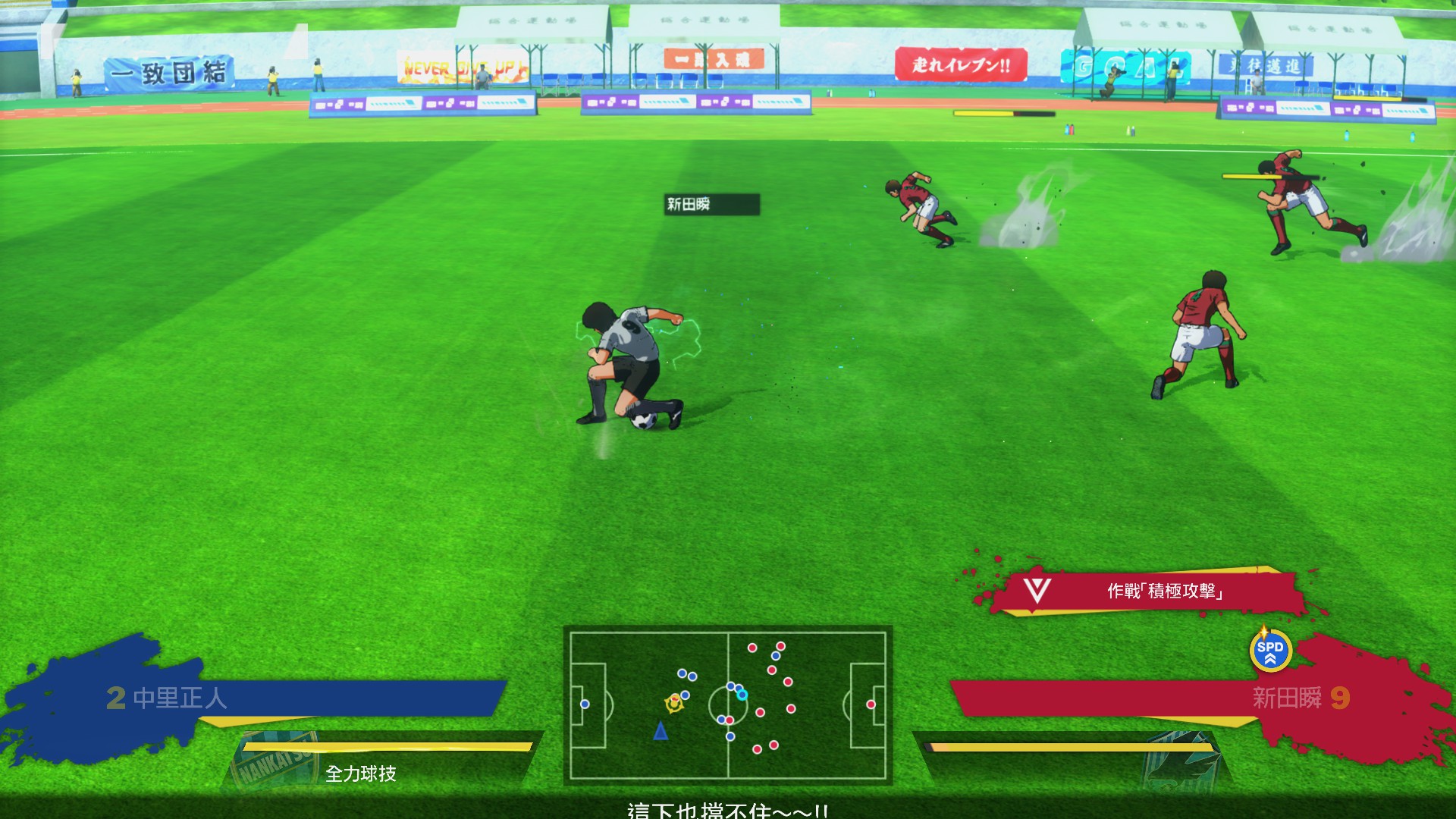
Task: Click the 新田瞬 name tag above the field
Action: pos(711,204)
